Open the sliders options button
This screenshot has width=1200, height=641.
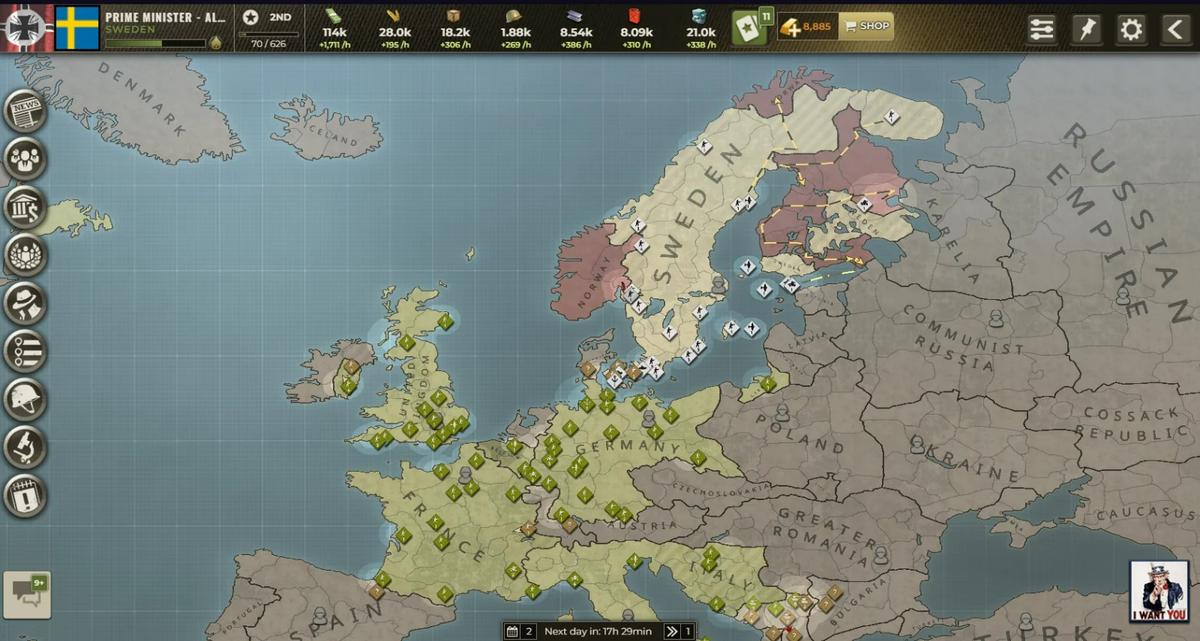coord(1041,29)
